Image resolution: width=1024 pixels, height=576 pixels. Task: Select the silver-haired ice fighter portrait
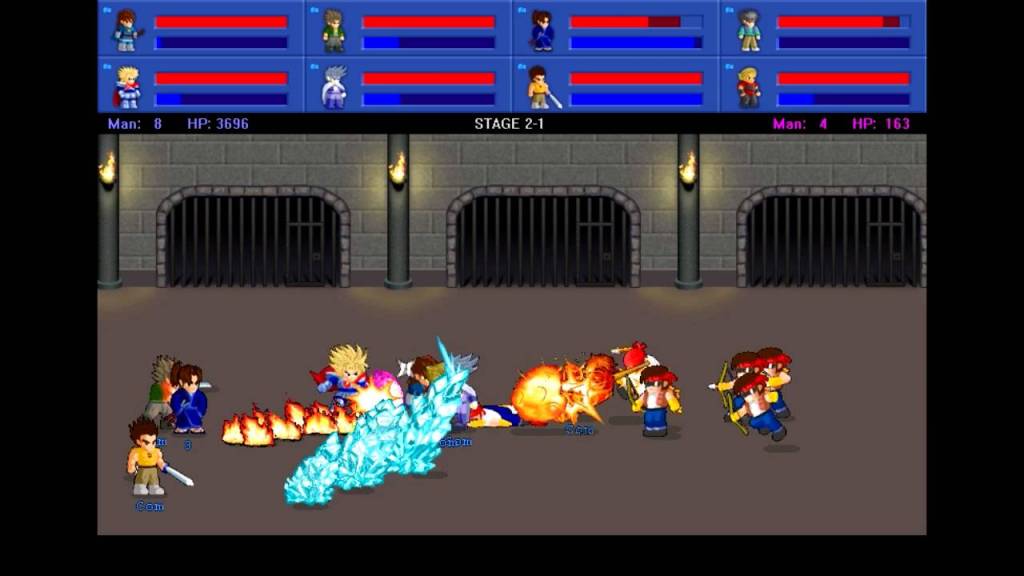point(334,87)
